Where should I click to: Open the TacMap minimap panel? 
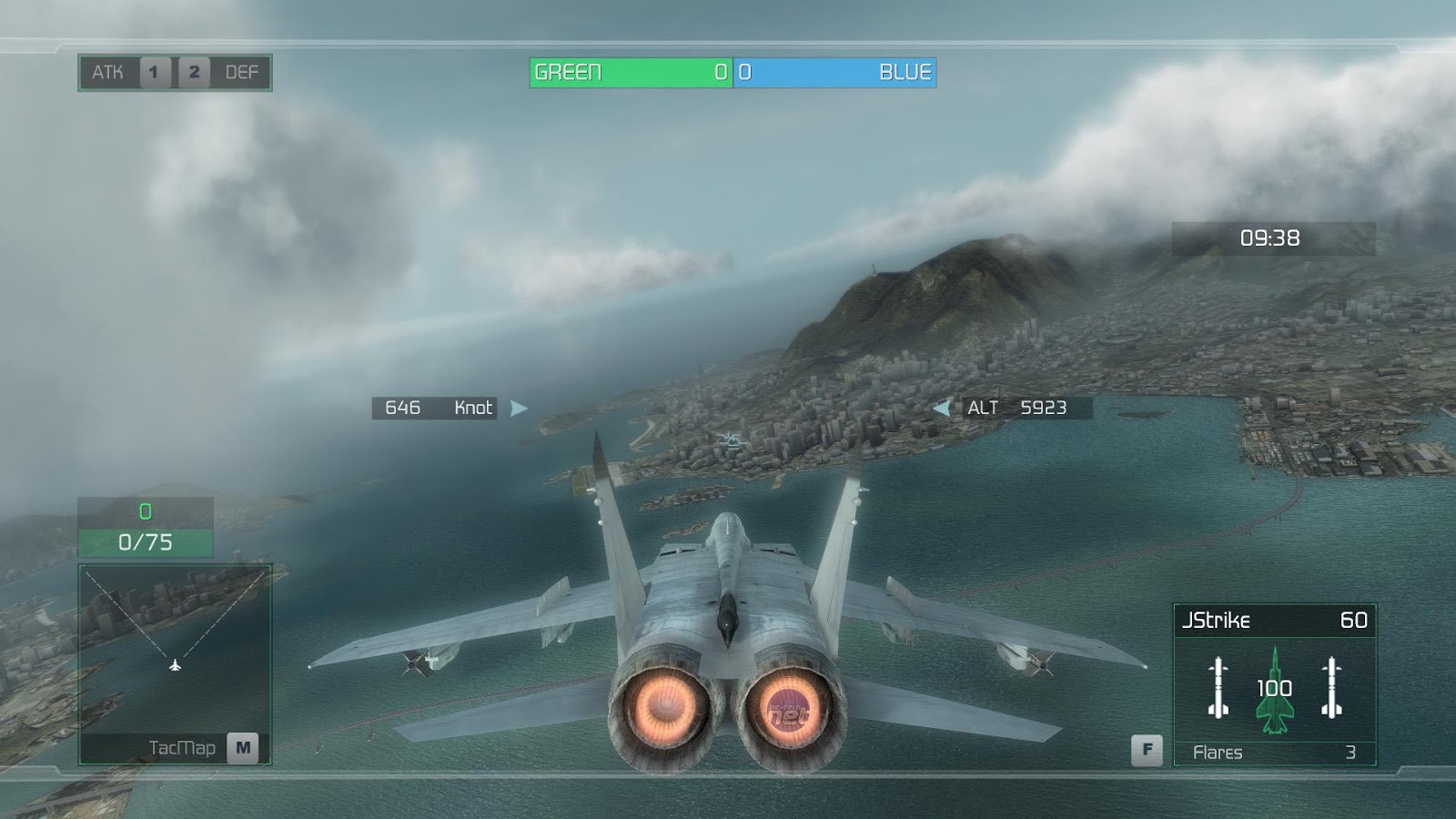click(x=175, y=663)
